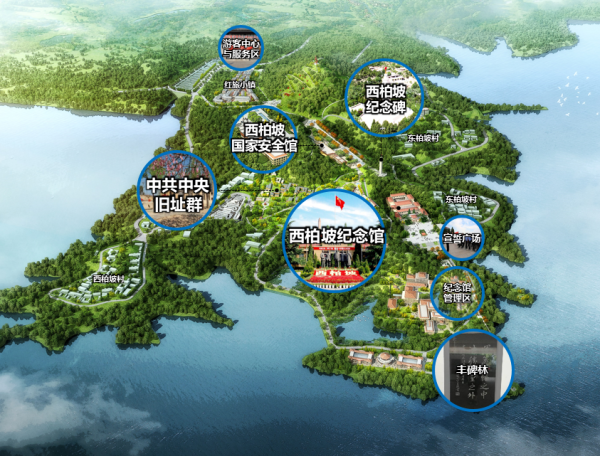
Task: Choose the 西柏坡国家安全馆 location bubble
Action: pos(264,138)
